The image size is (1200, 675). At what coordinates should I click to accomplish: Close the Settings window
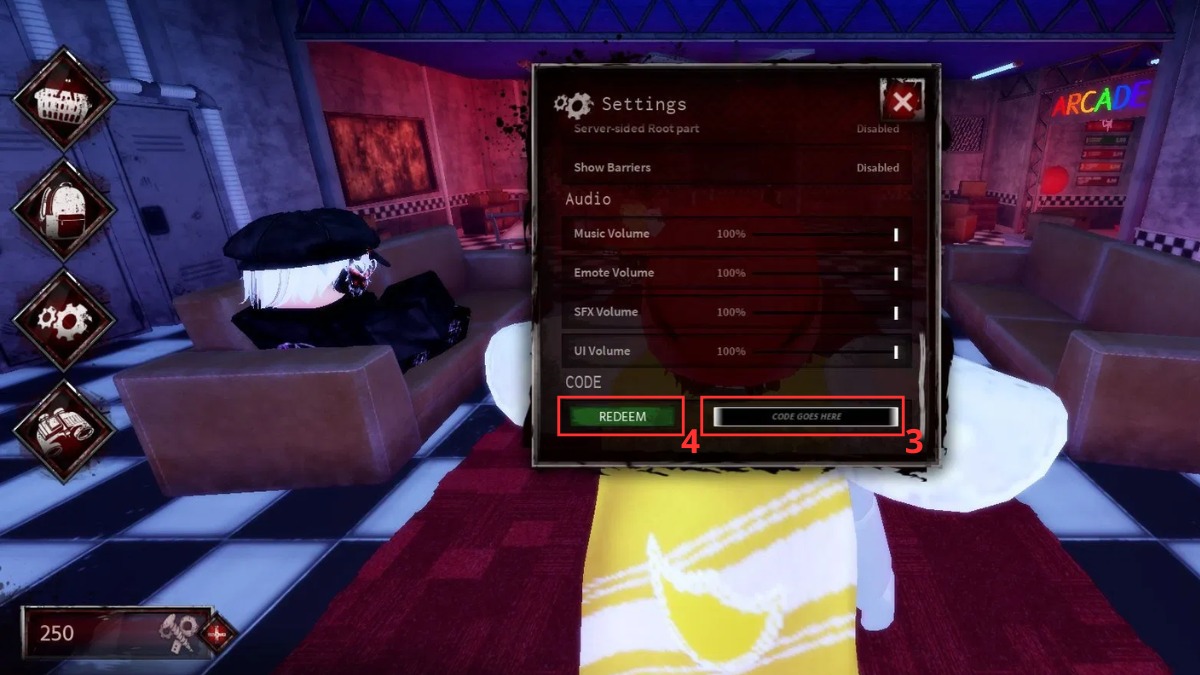[902, 101]
